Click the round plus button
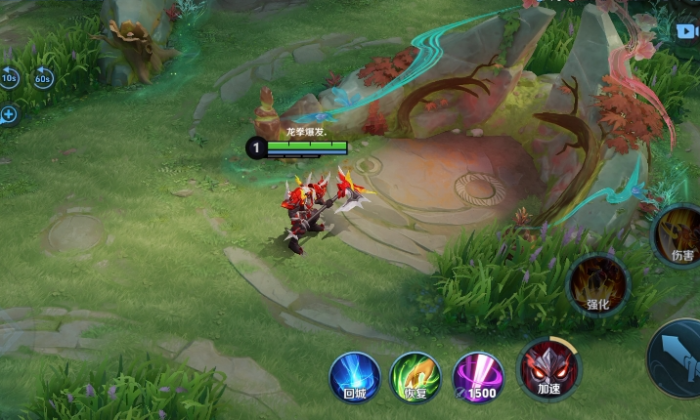Screen dimensions: 700x420 [9, 114]
